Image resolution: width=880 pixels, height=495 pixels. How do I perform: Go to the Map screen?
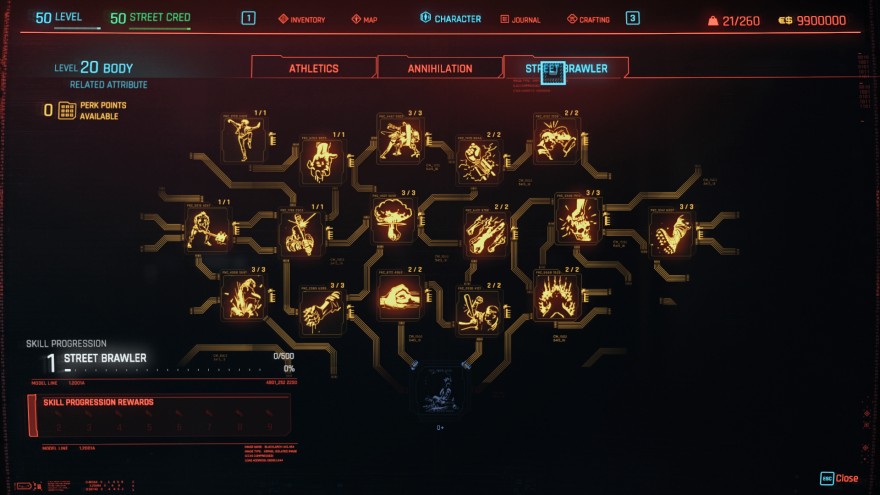(x=364, y=19)
